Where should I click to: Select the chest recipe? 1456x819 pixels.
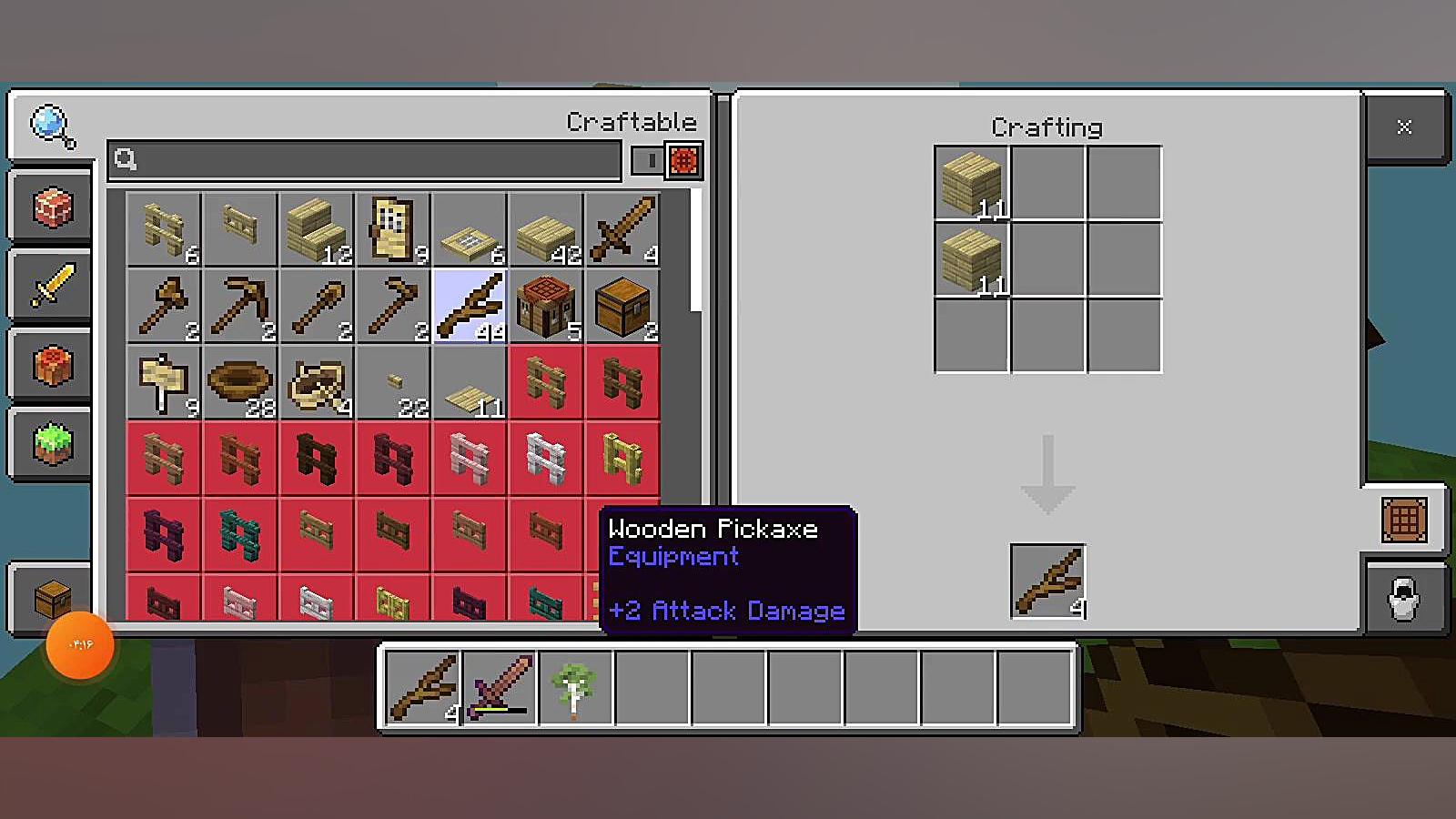coord(622,306)
